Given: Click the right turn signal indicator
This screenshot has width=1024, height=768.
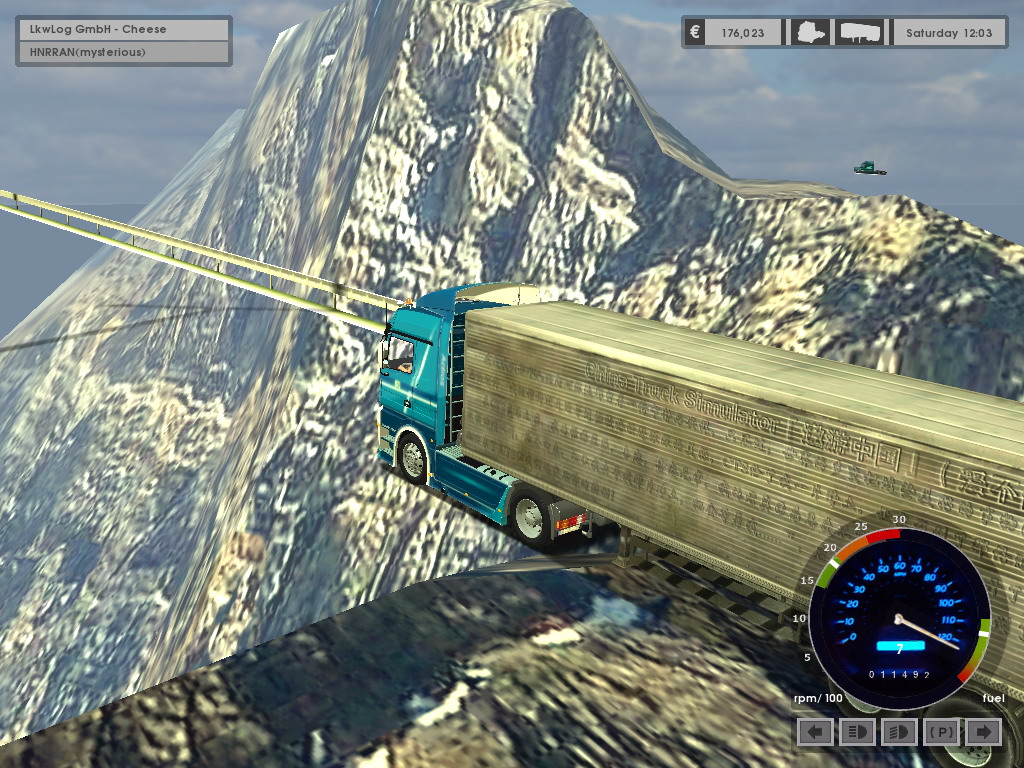Looking at the screenshot, I should (x=983, y=732).
